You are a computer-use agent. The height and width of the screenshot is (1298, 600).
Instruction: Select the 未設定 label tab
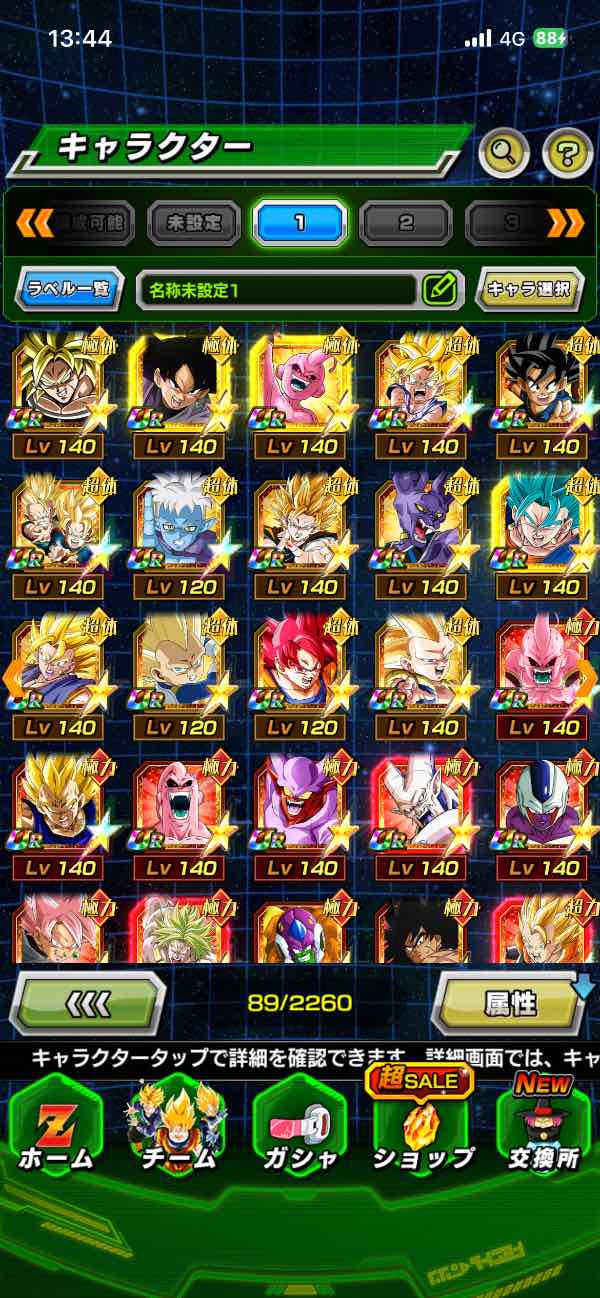tap(194, 222)
